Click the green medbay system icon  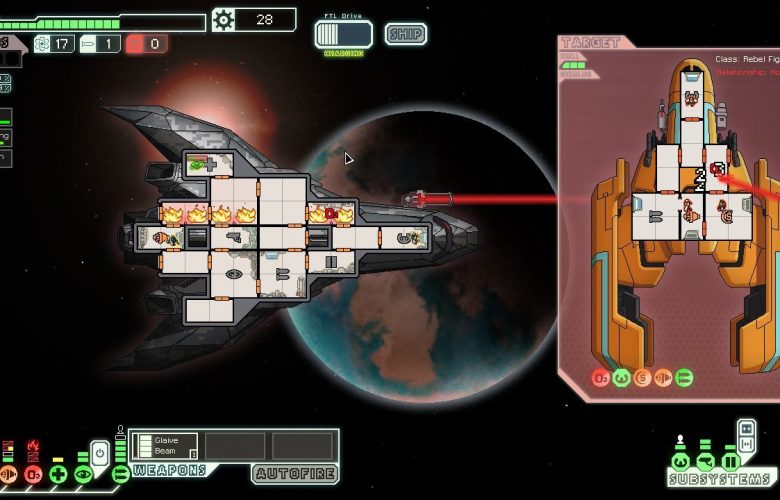[x=59, y=474]
